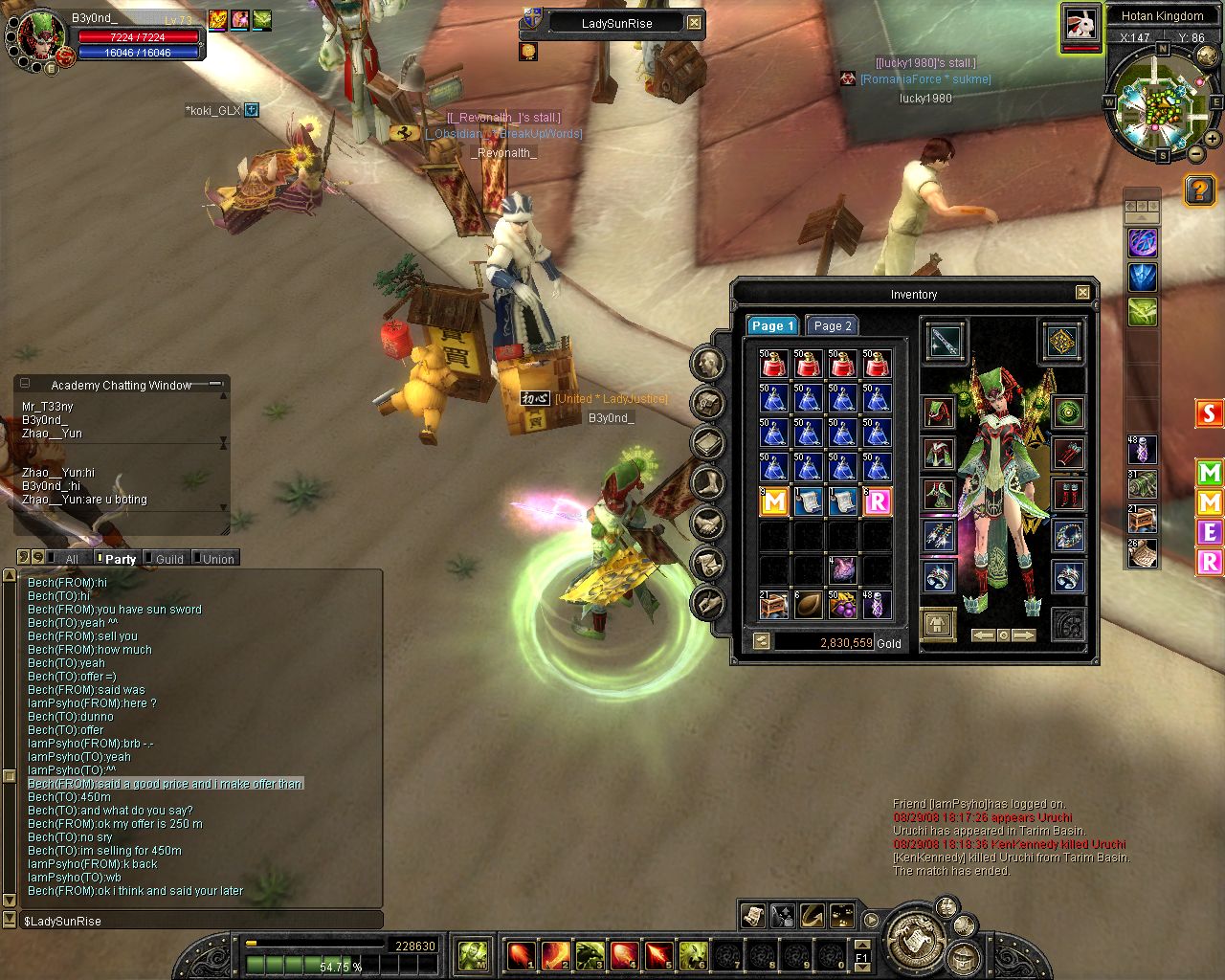Switch to the Guild chat tab
Image resolution: width=1225 pixels, height=980 pixels.
[x=169, y=559]
